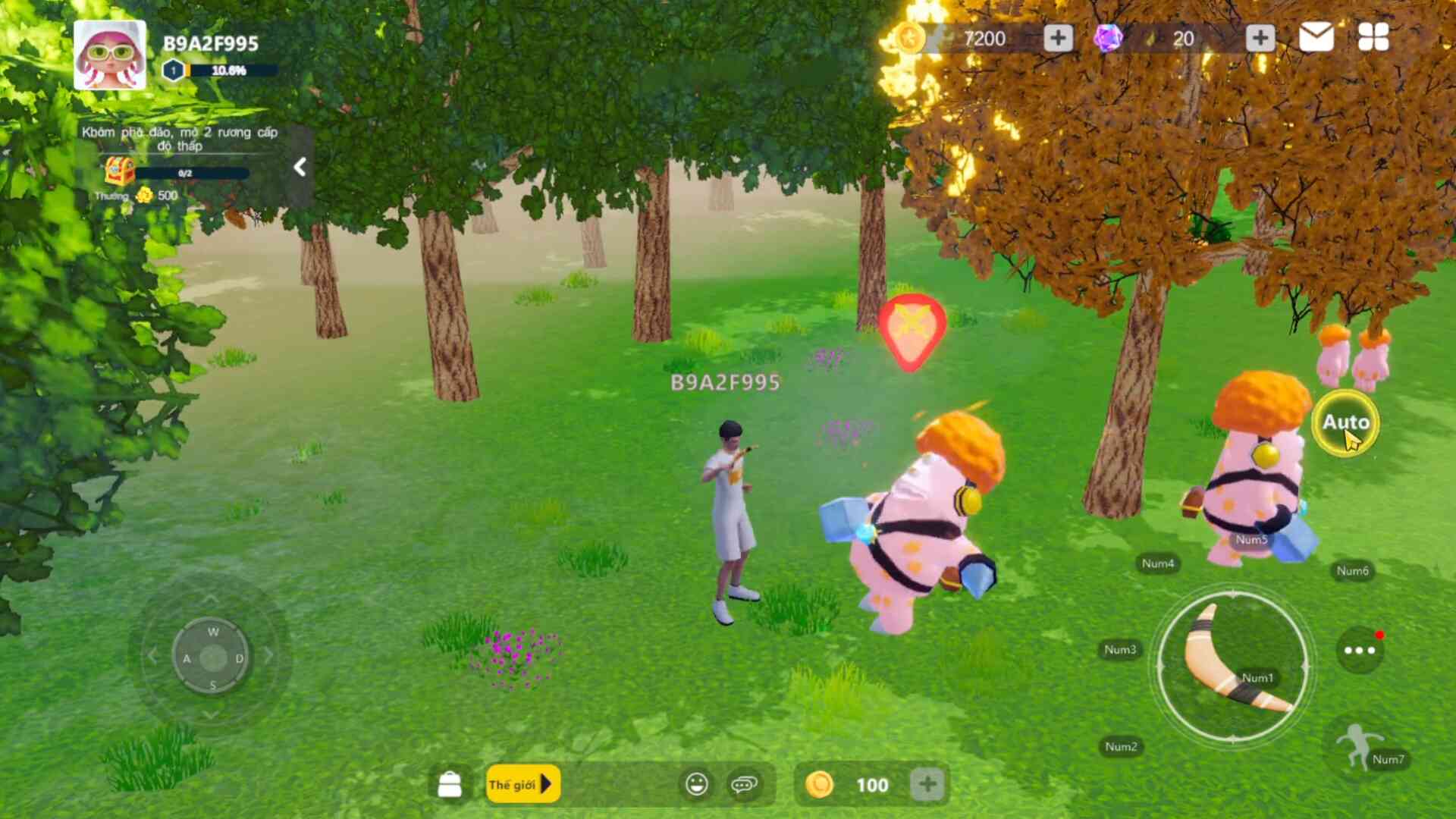The image size is (1456, 819).
Task: Add more gold star coins
Action: pyautogui.click(x=1058, y=38)
